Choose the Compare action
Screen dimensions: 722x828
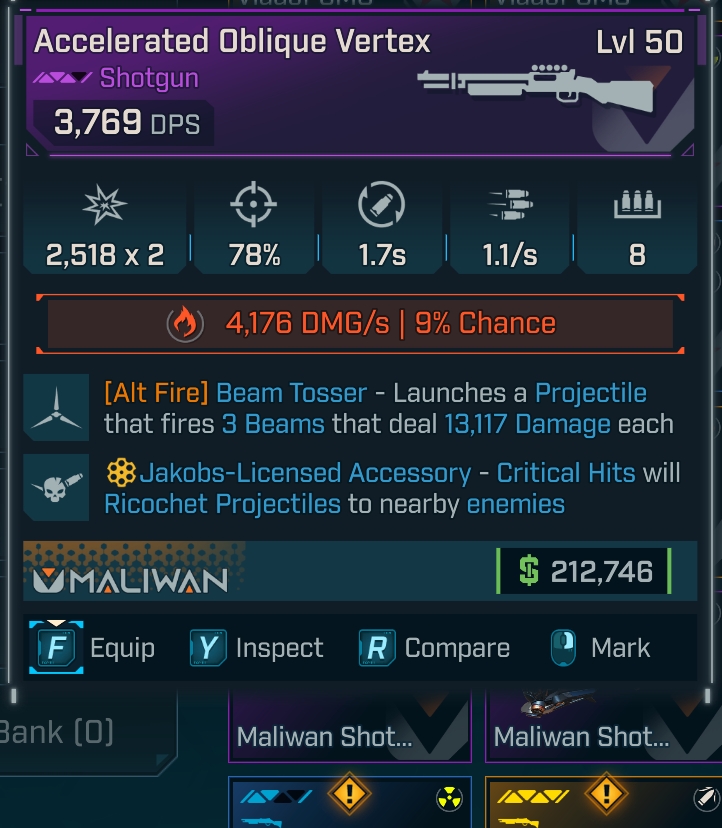[435, 648]
